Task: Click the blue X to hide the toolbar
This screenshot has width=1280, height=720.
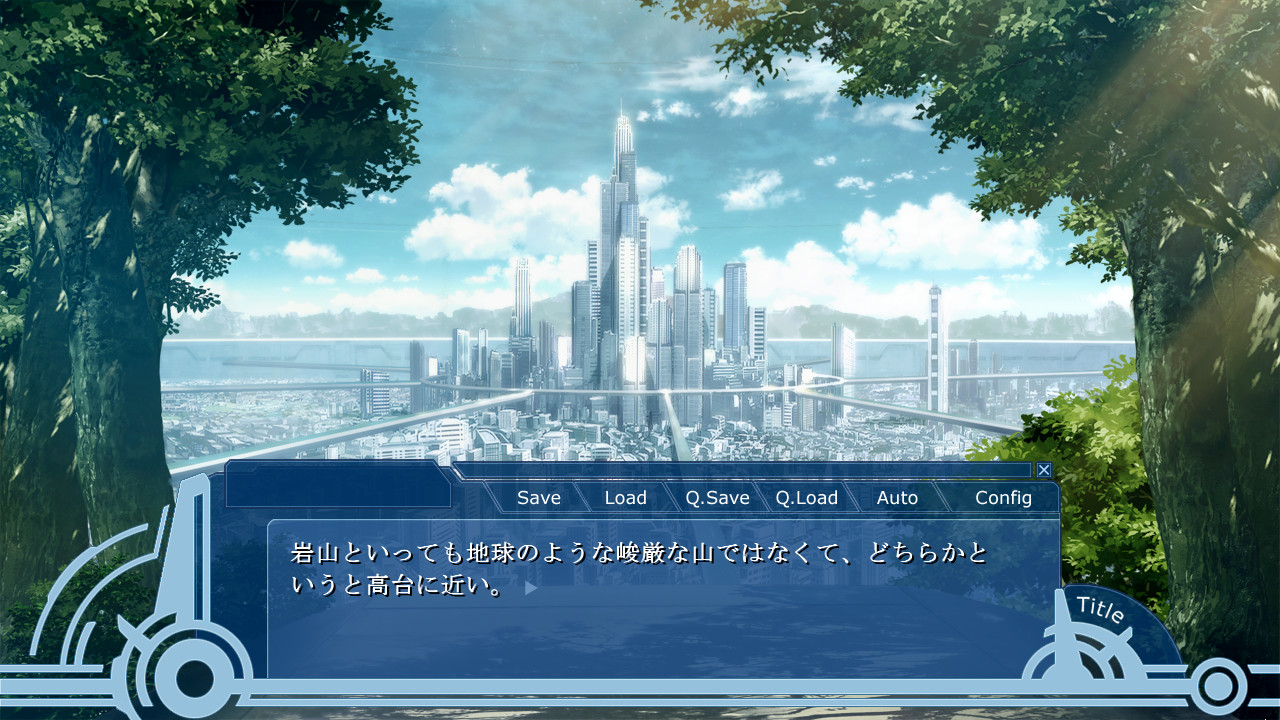Action: 1043,469
